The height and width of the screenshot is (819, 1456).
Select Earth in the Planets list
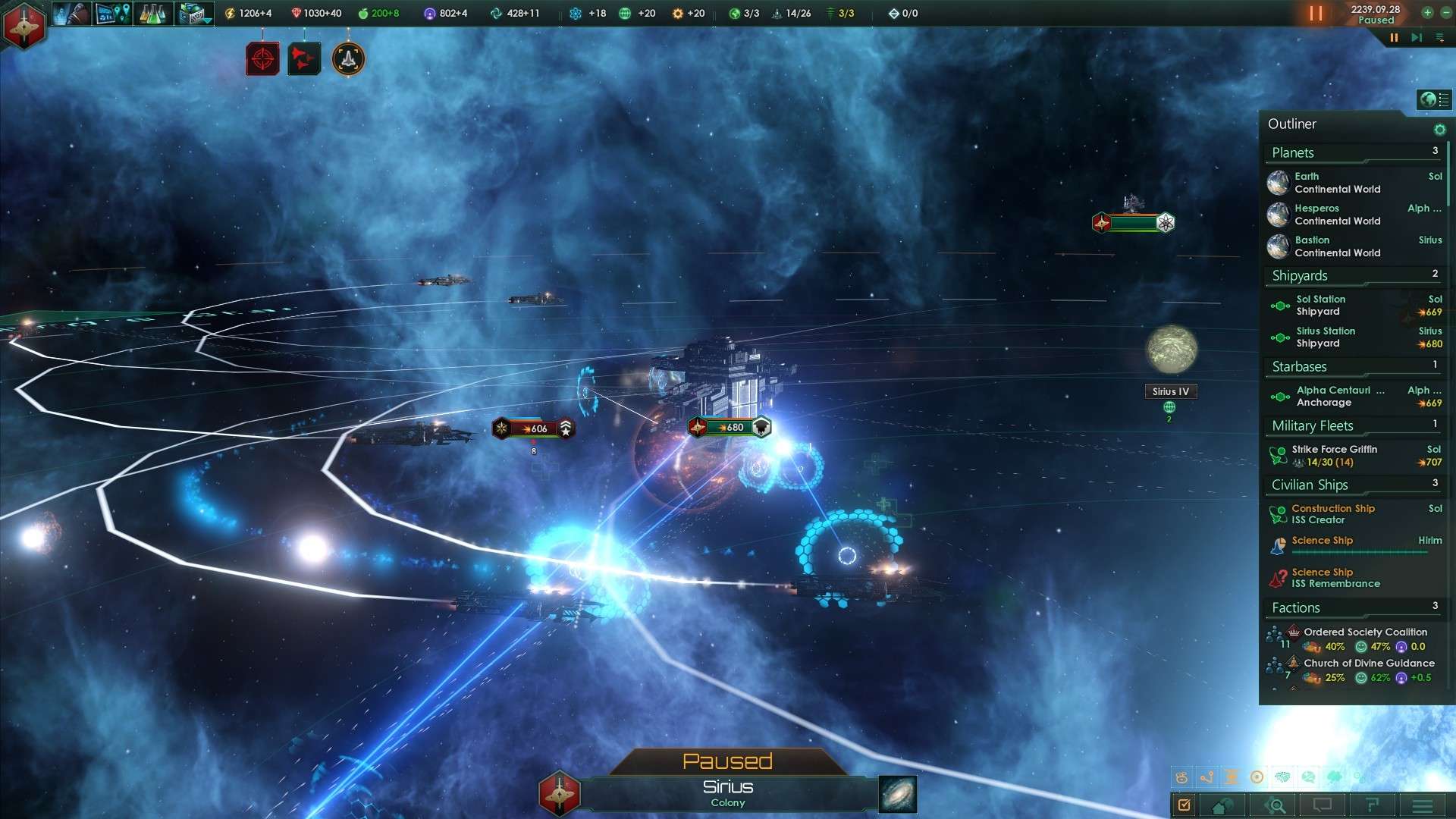point(1336,183)
